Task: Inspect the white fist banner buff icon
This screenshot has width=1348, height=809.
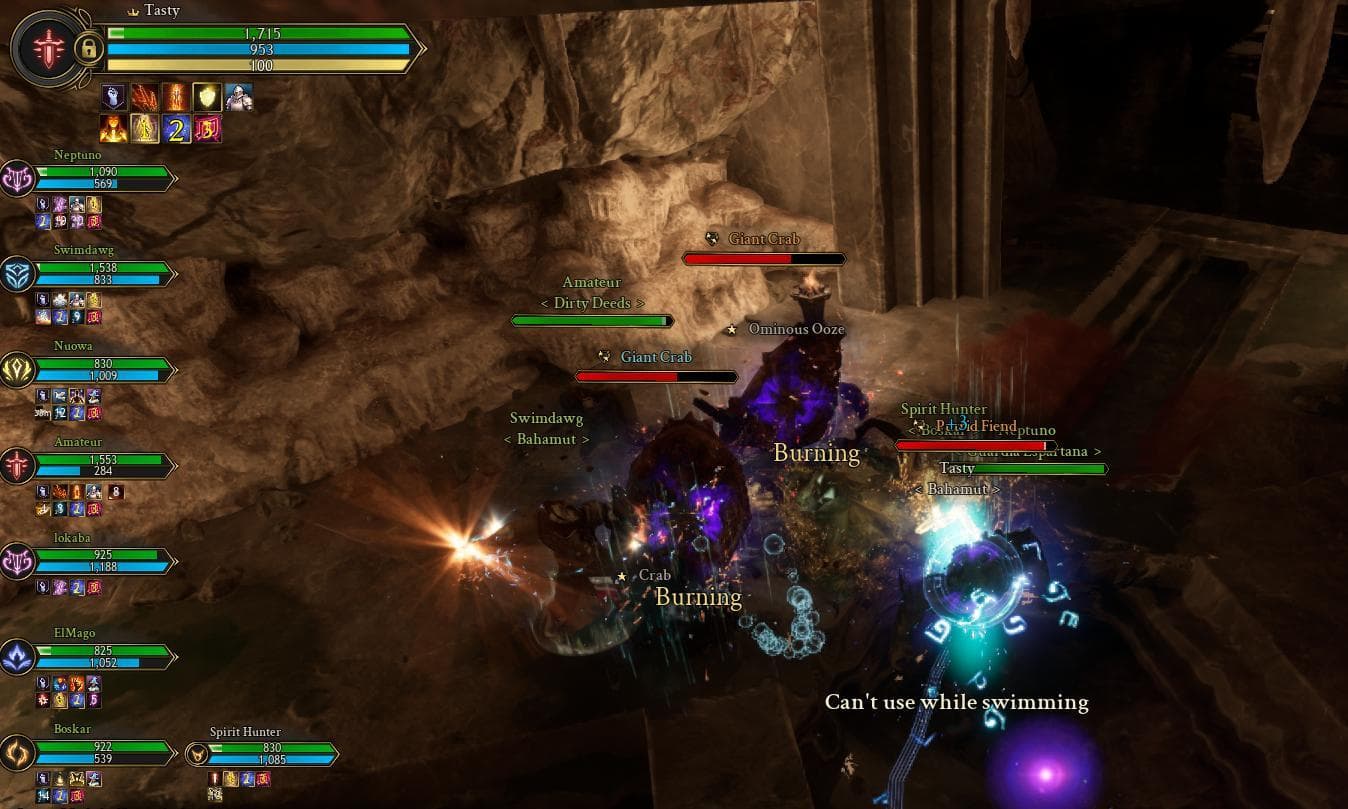Action: tap(114, 97)
